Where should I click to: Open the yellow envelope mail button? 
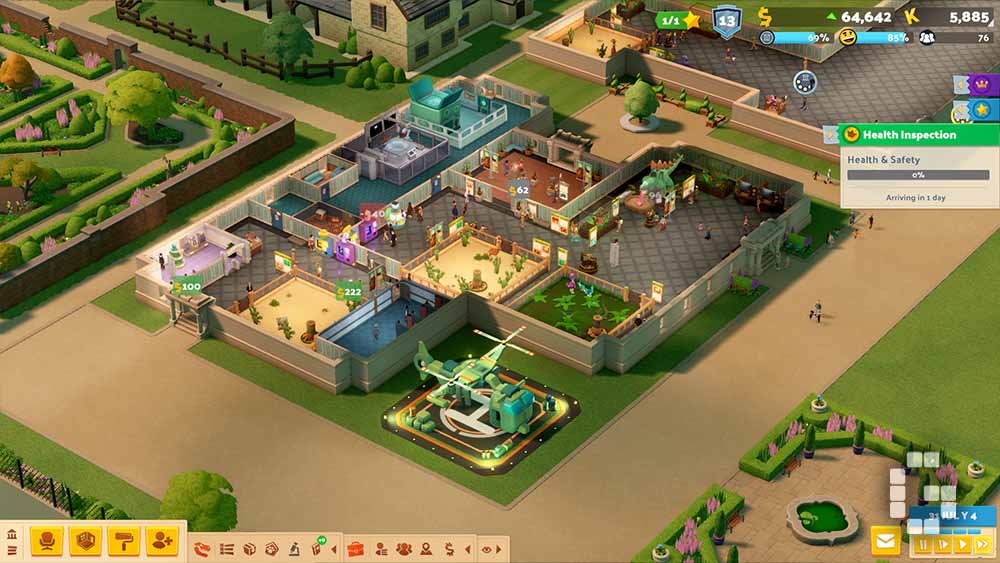(885, 541)
